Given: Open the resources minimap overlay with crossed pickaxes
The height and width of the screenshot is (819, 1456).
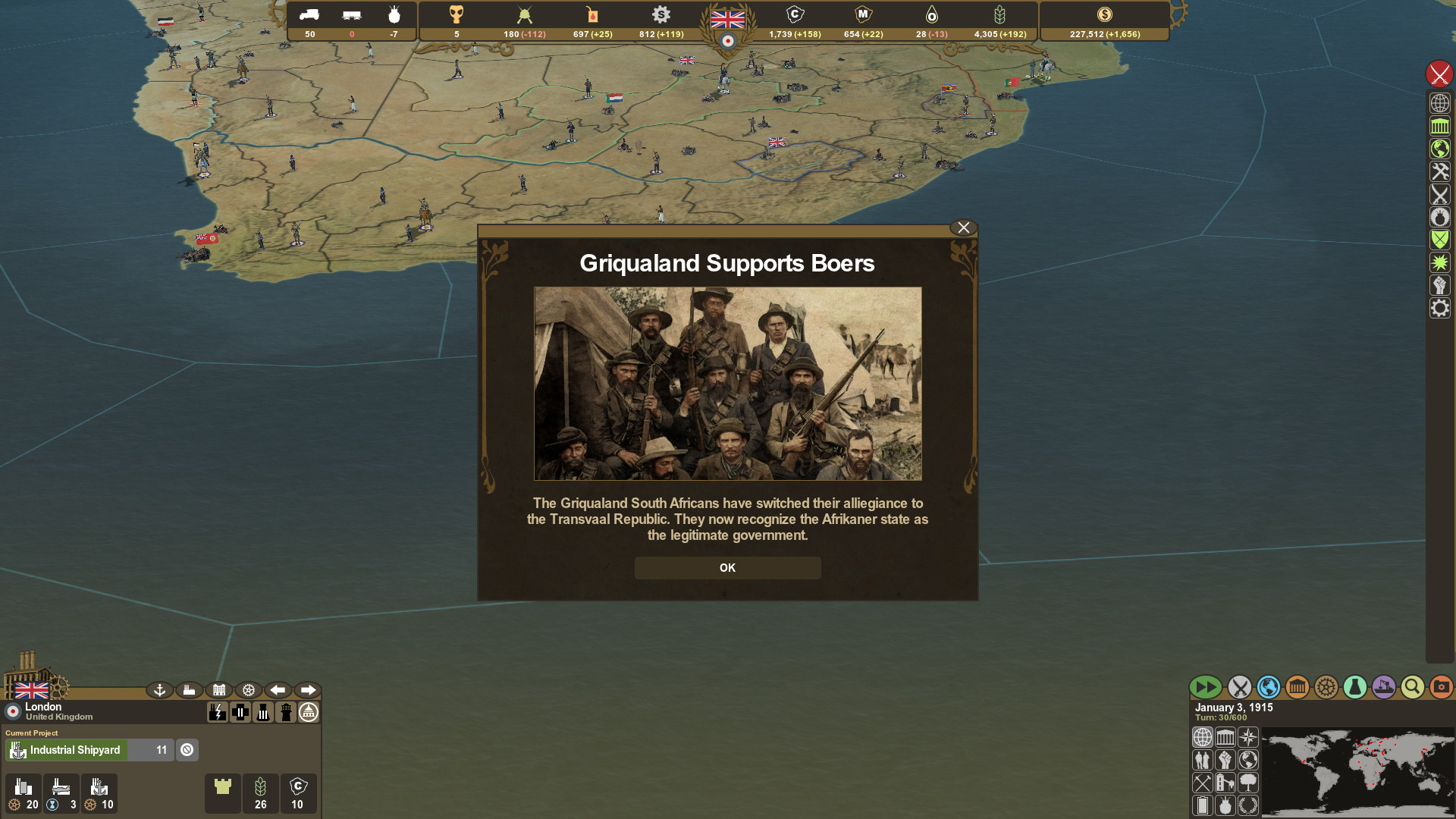Looking at the screenshot, I should pyautogui.click(x=1204, y=783).
